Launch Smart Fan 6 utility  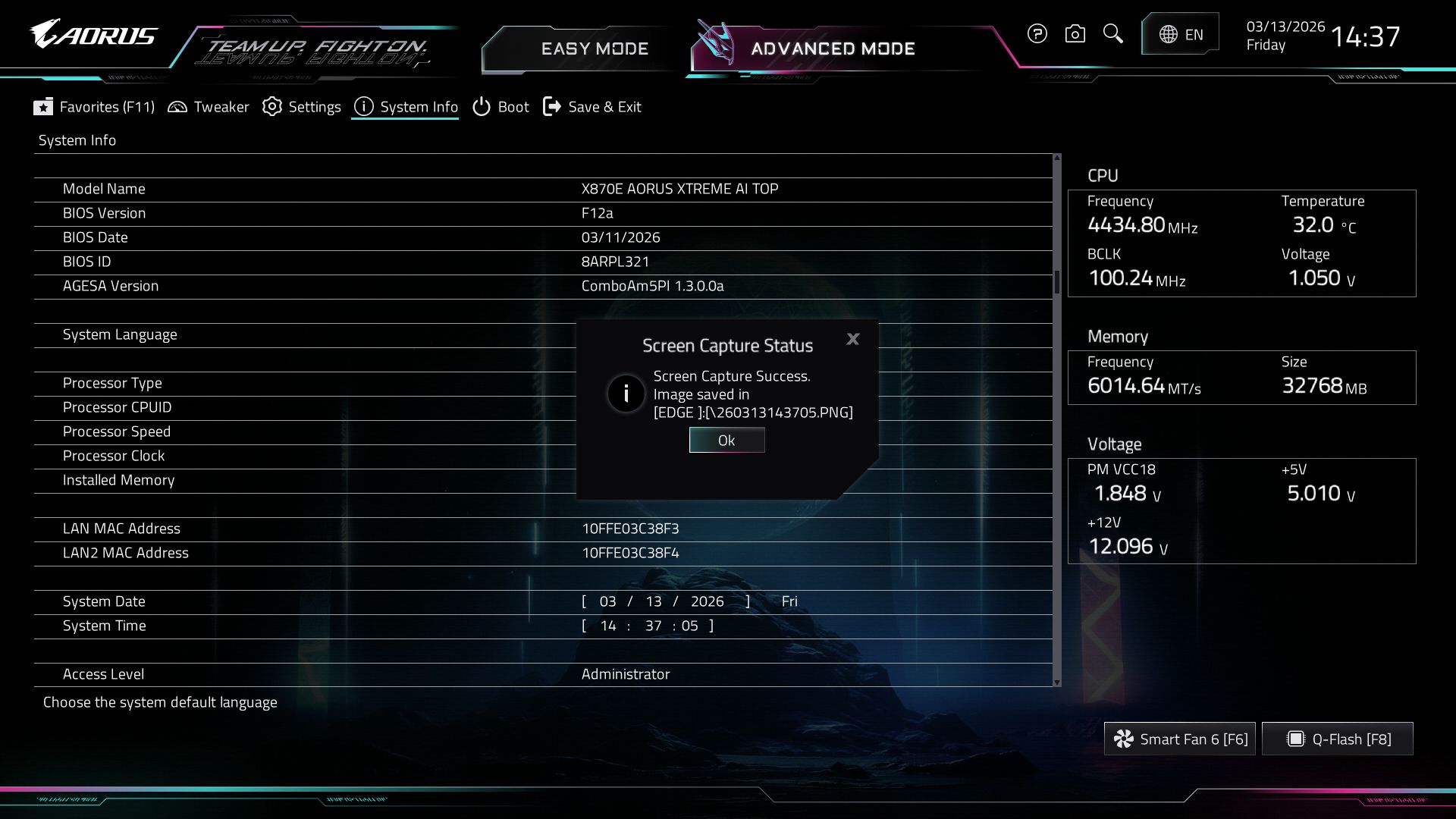coord(1180,739)
